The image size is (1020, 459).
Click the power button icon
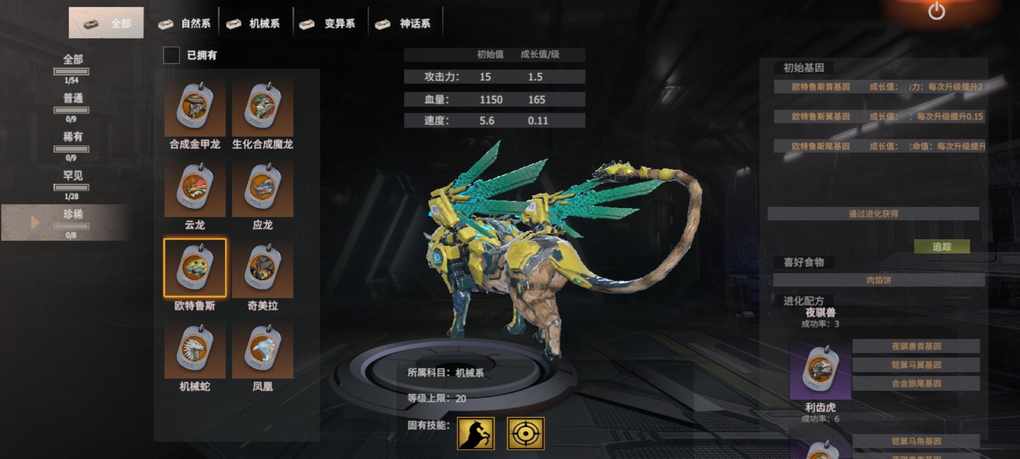click(x=936, y=12)
